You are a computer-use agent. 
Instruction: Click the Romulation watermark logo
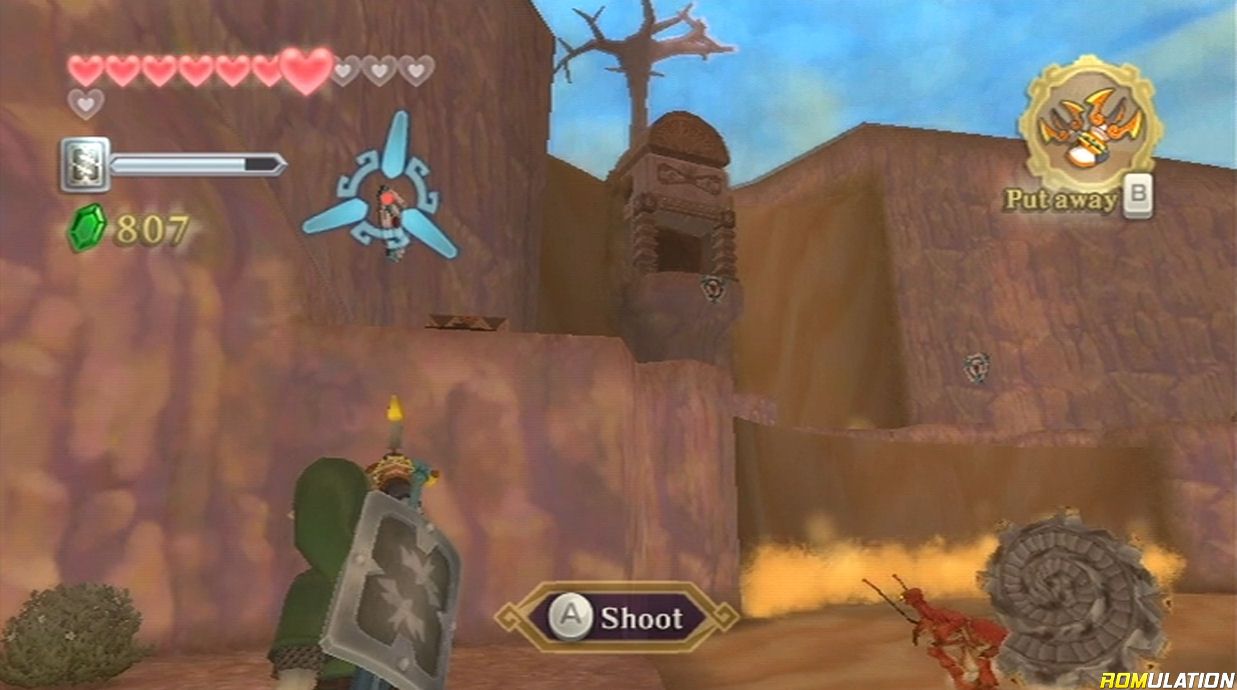click(1165, 679)
